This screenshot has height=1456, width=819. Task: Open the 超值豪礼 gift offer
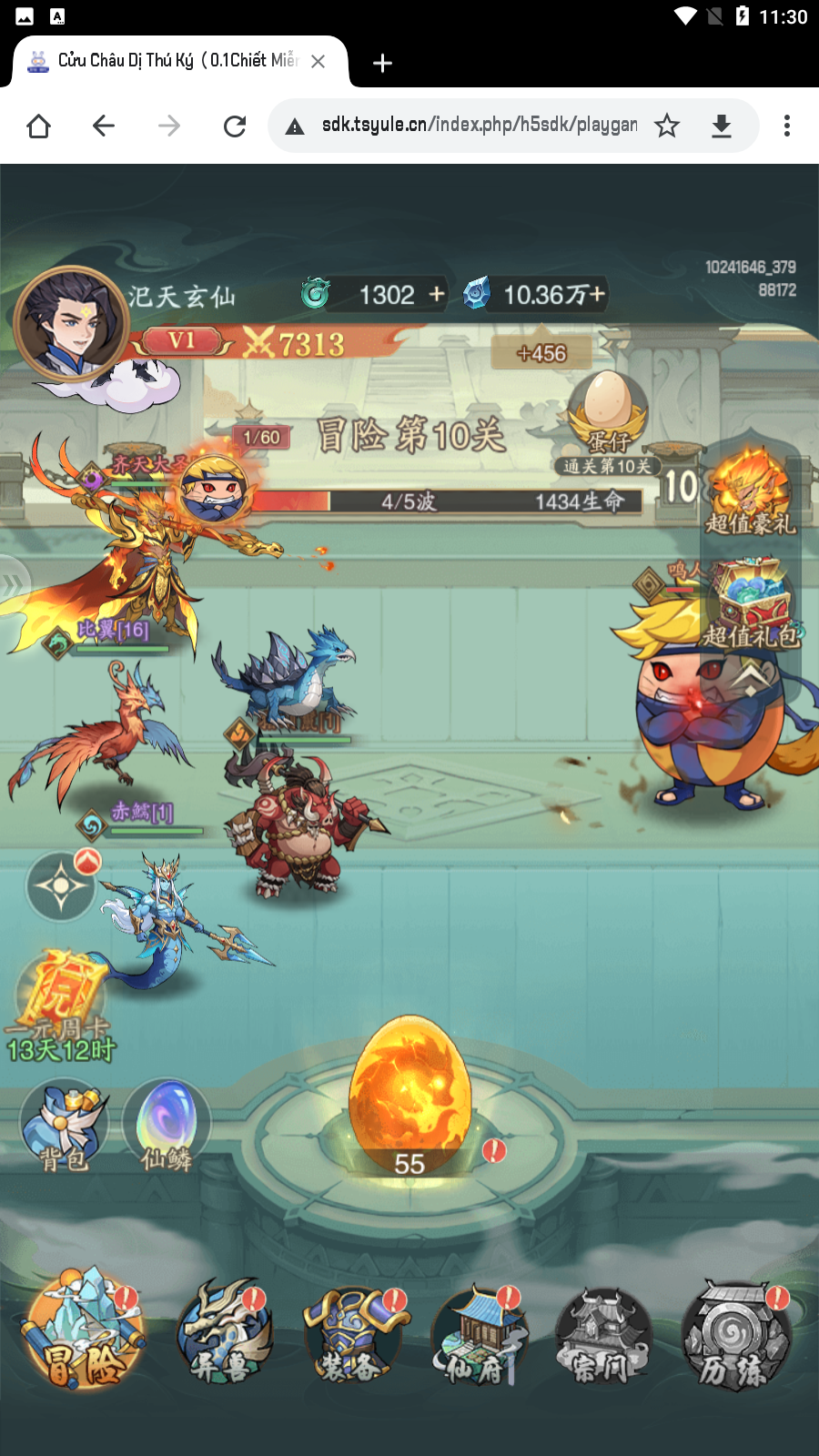coord(750,491)
